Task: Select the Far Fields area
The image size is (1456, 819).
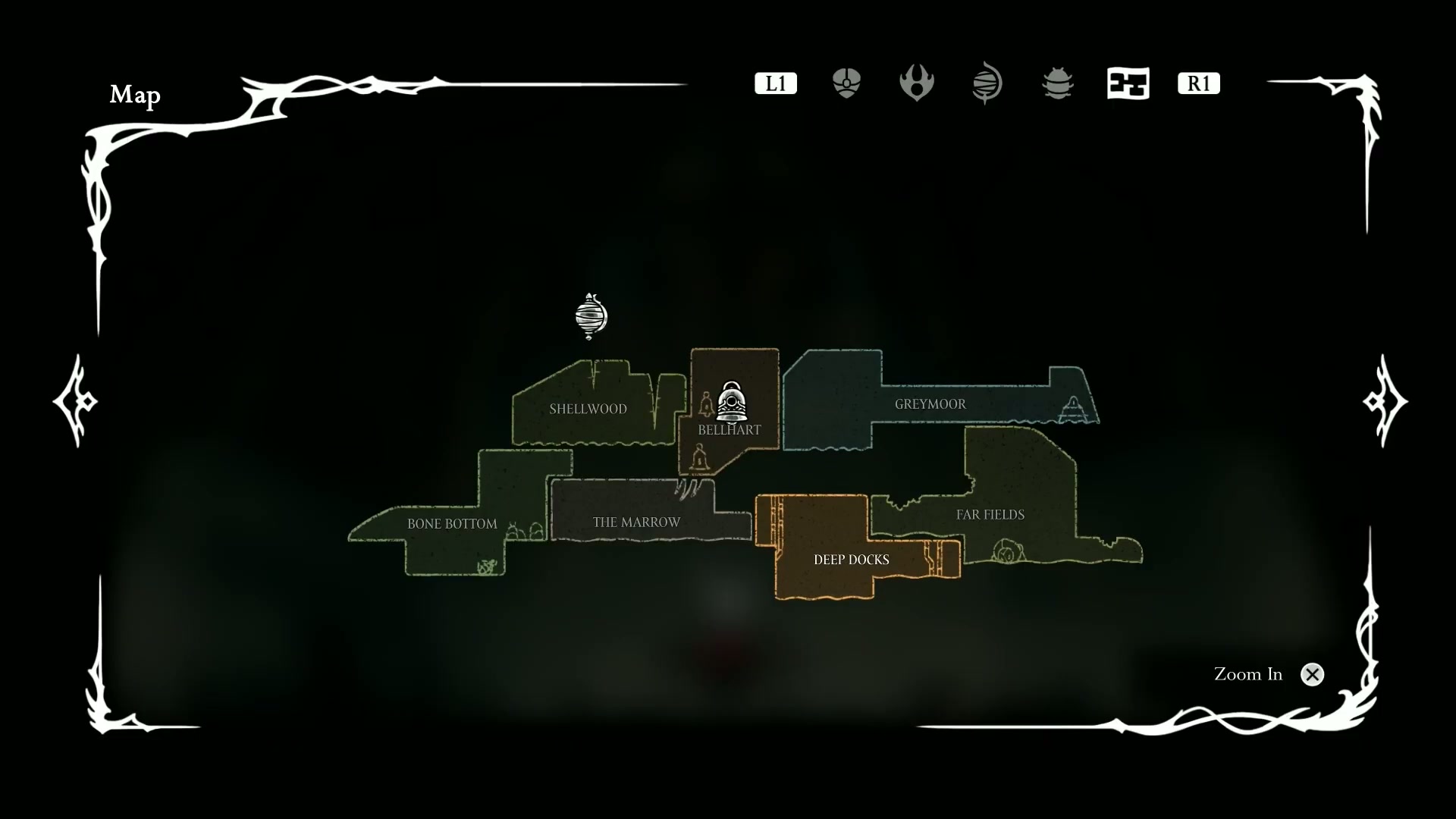Action: (990, 515)
